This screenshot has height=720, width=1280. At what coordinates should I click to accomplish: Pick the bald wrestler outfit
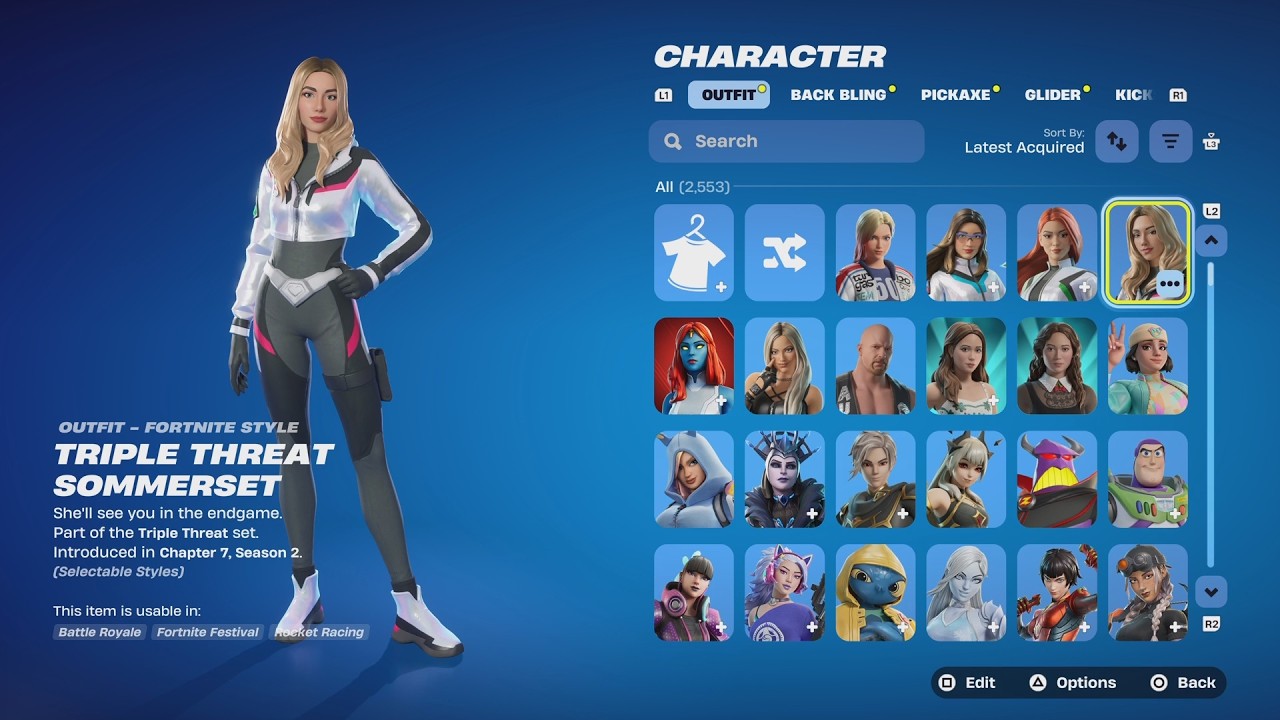point(875,366)
